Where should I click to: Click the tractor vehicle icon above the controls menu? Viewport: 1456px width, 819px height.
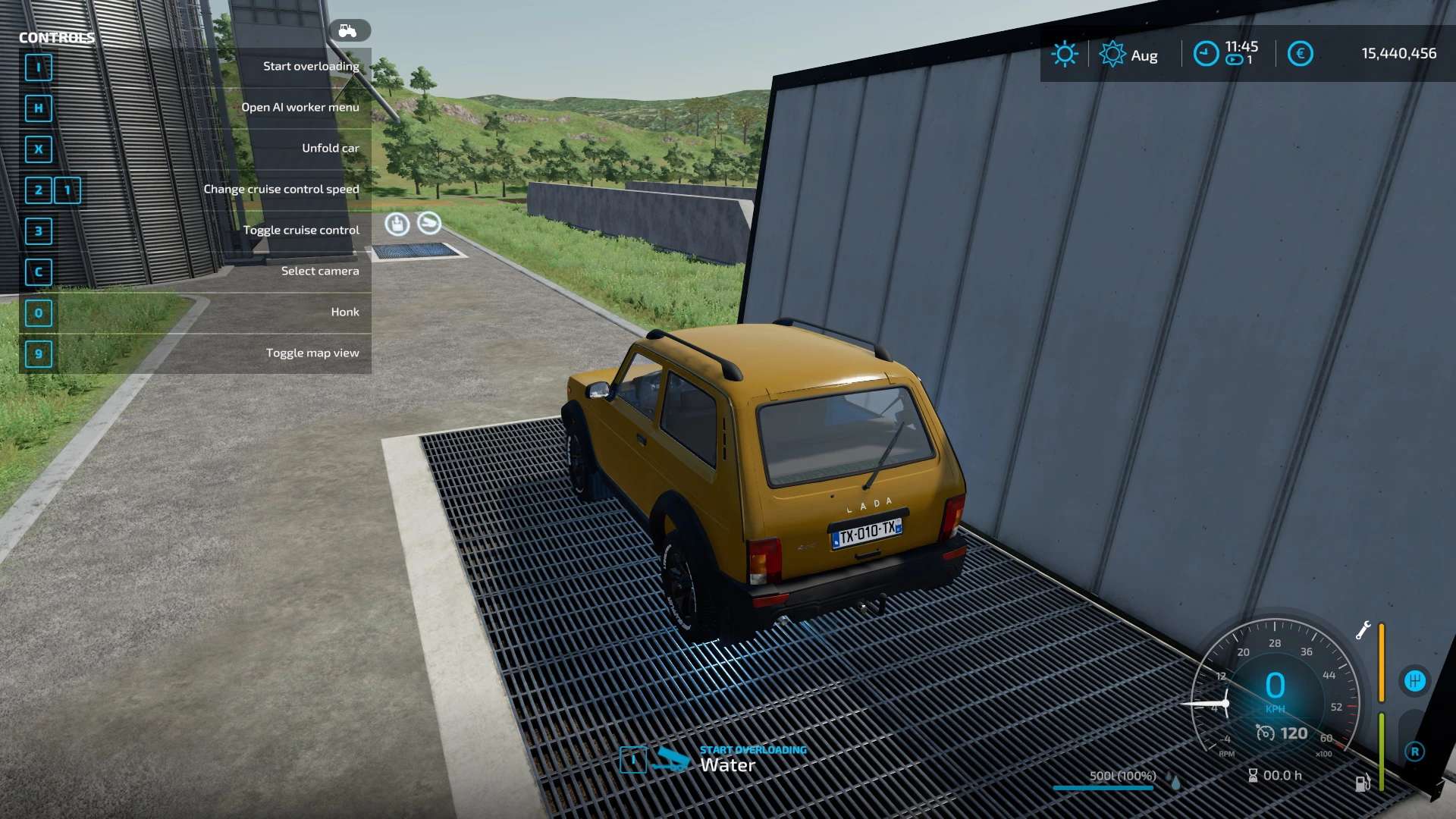point(348,30)
